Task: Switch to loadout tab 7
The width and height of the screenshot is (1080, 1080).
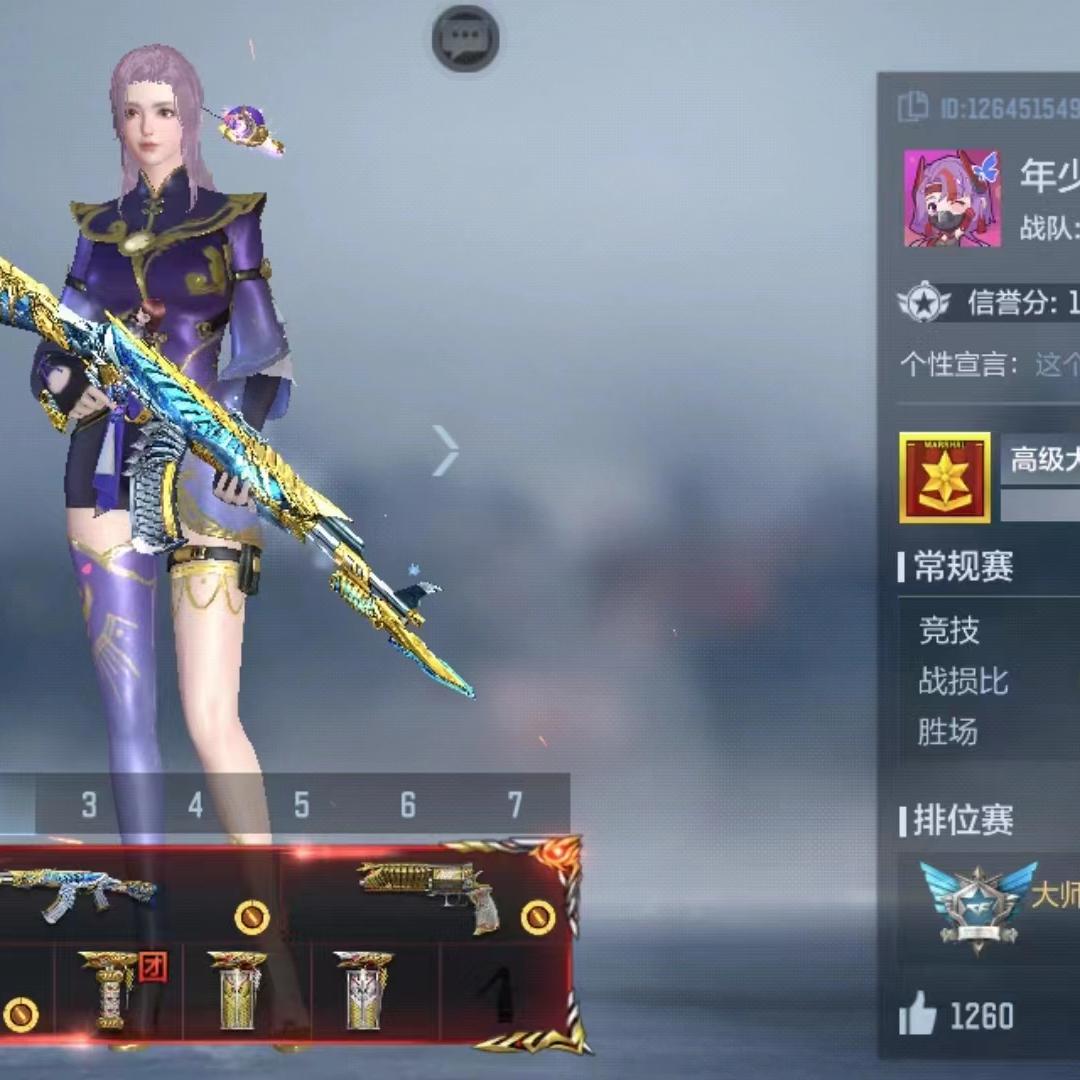Action: 514,805
